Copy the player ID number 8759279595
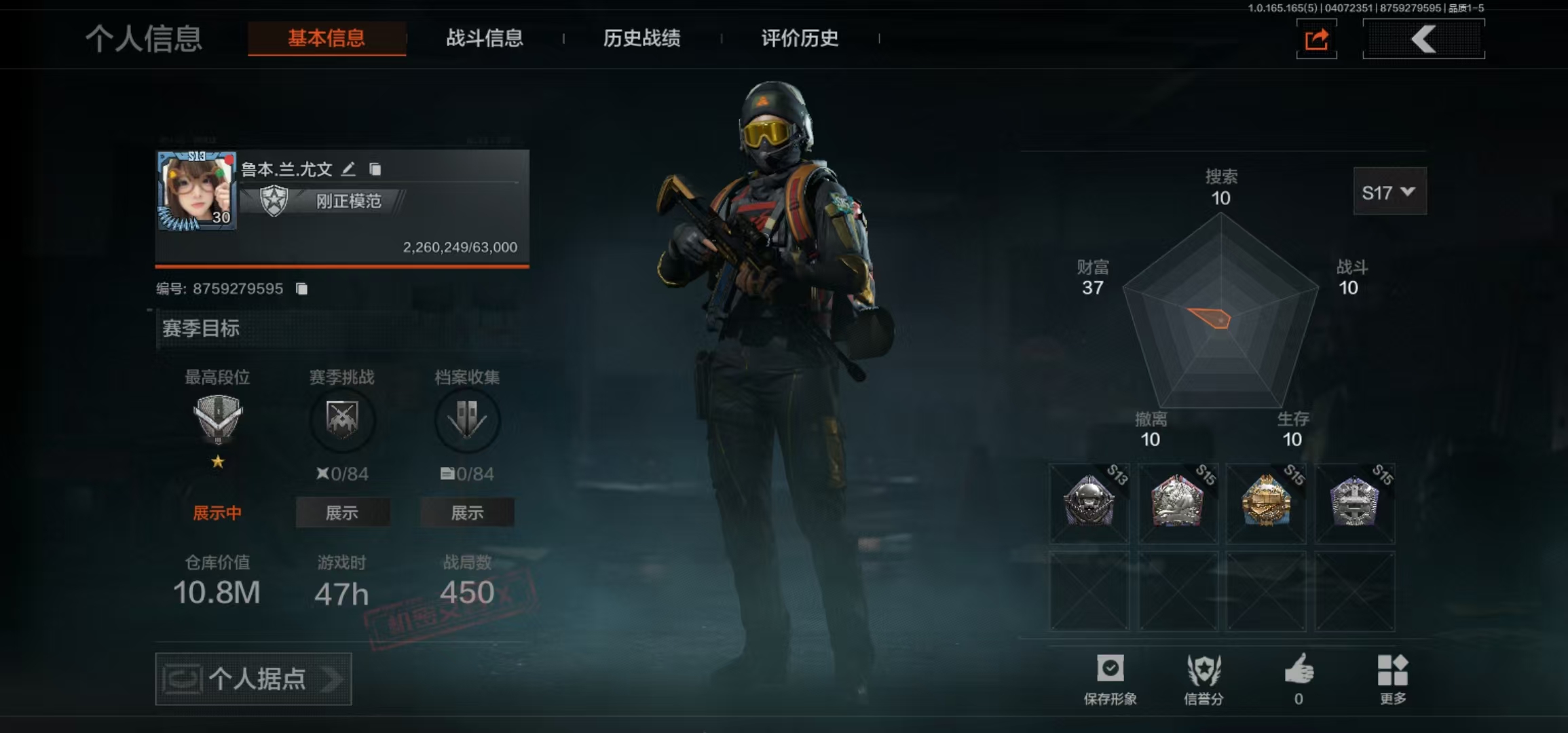 (x=302, y=289)
